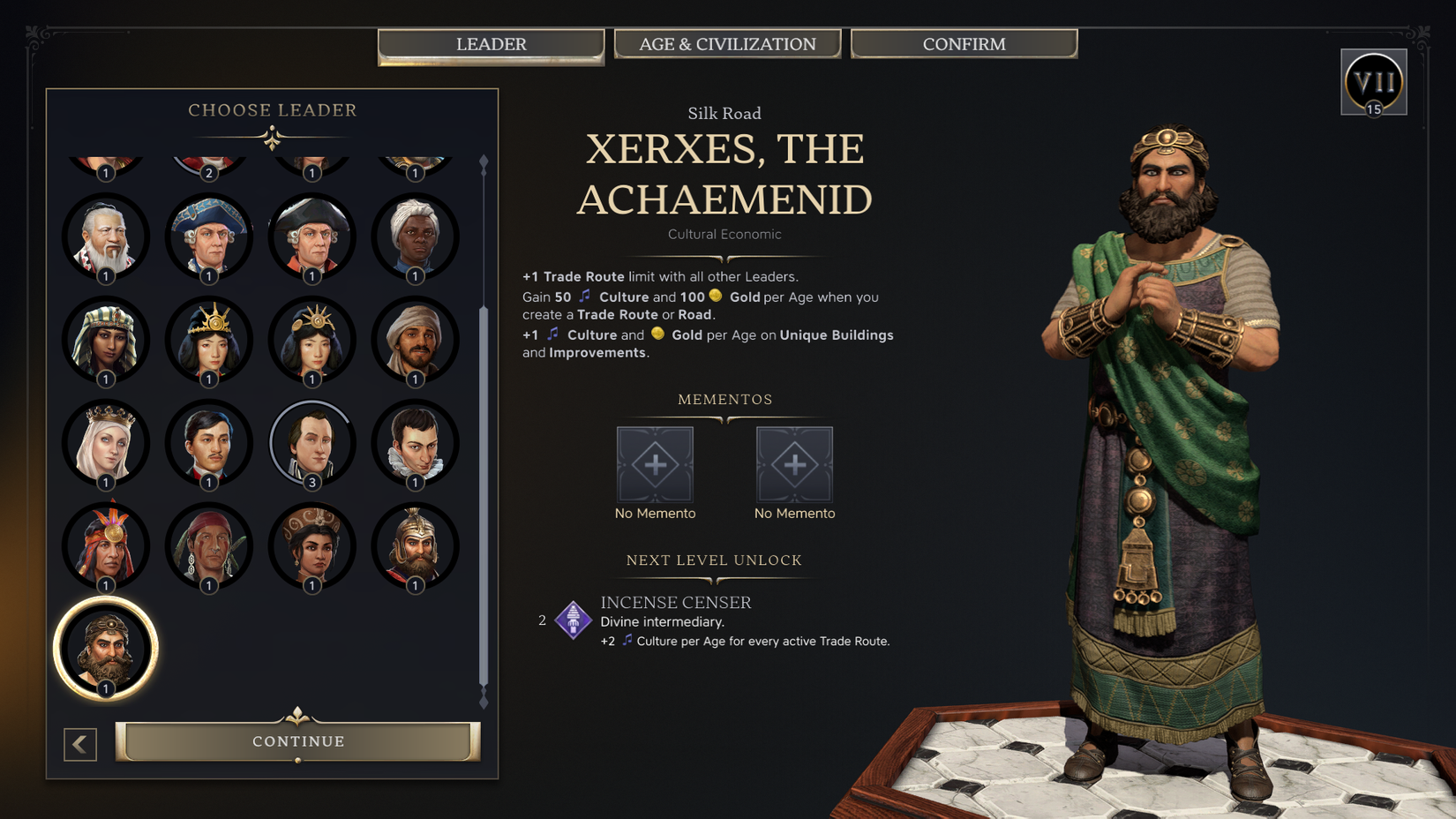Switch to the Age & Civilization tab

pyautogui.click(x=727, y=43)
